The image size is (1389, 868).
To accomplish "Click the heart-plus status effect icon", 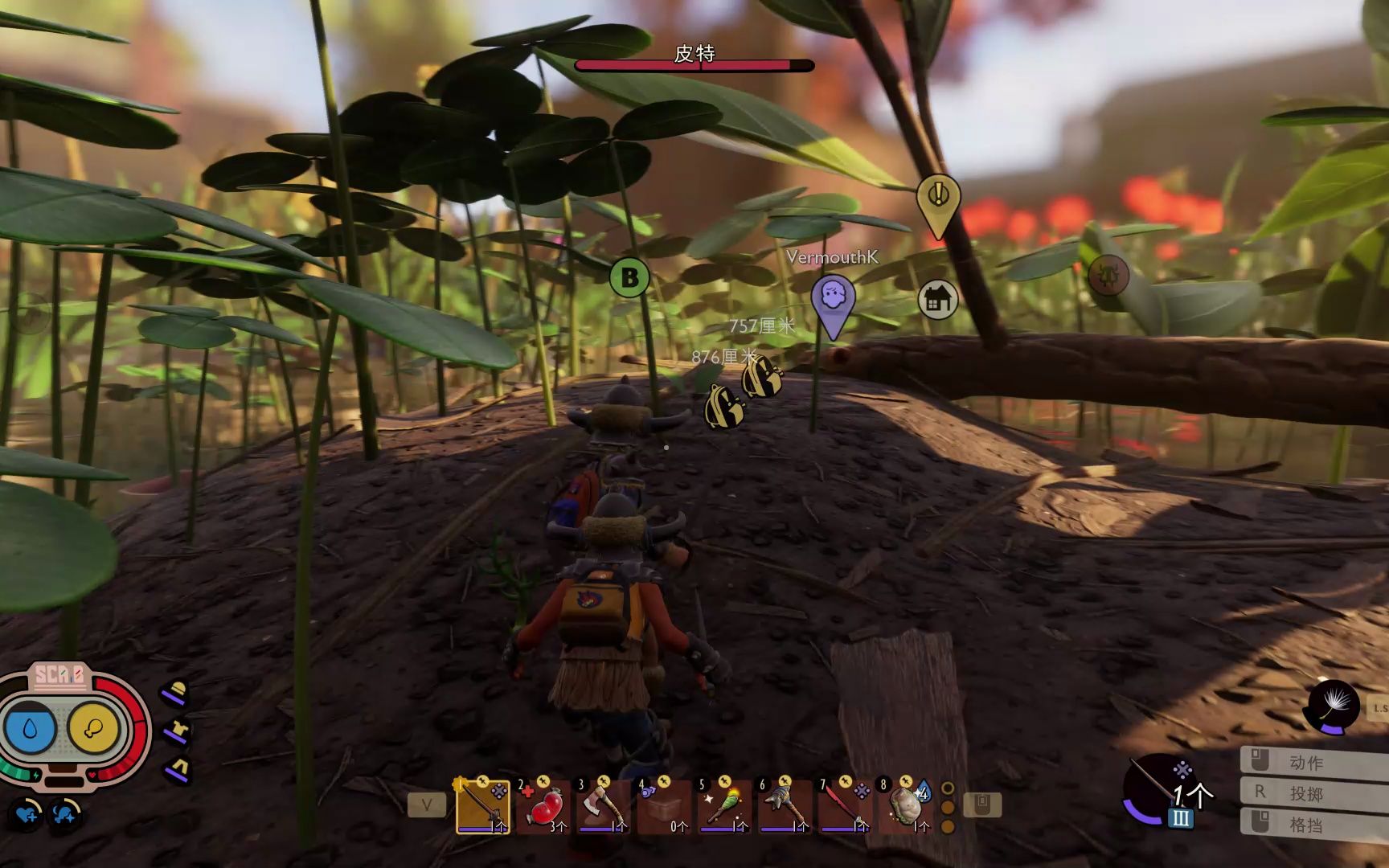I will coord(27,814).
